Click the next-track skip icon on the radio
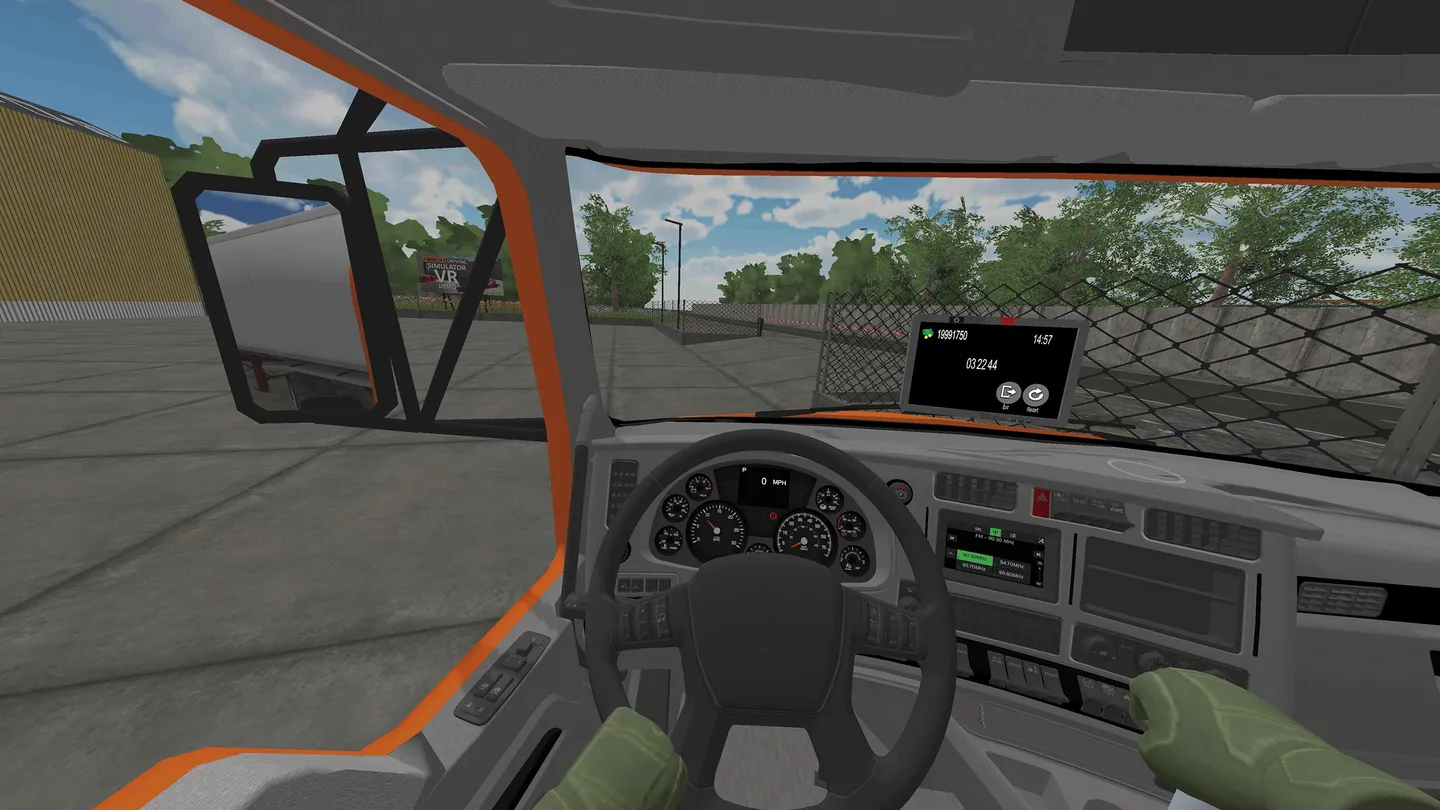 [1038, 554]
